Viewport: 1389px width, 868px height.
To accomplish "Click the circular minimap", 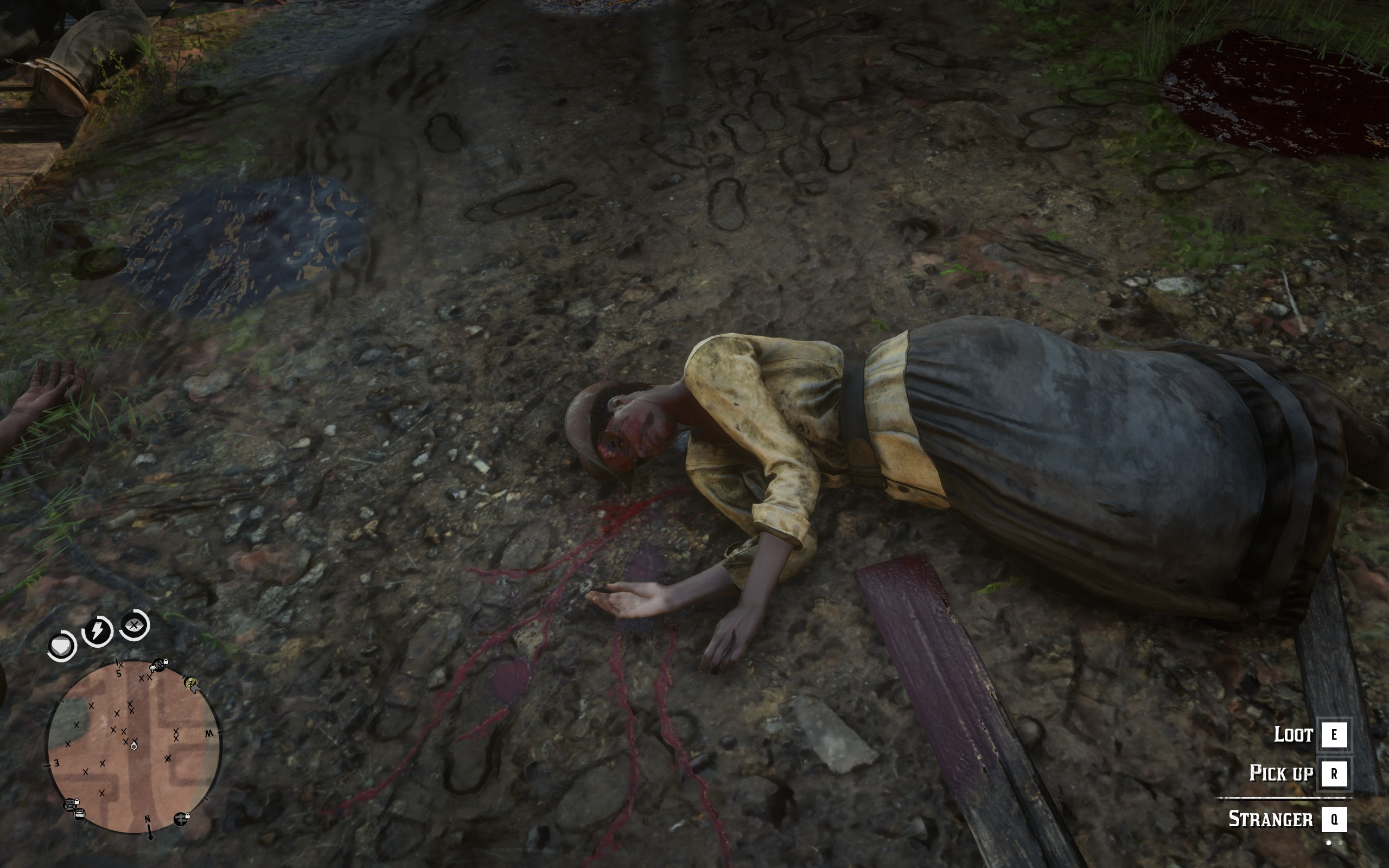I will click(x=133, y=746).
